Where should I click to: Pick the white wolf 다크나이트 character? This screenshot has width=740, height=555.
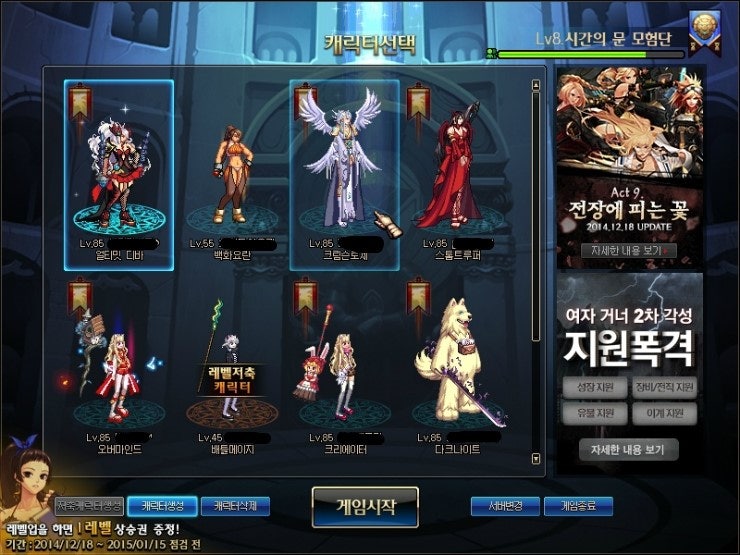pyautogui.click(x=455, y=365)
